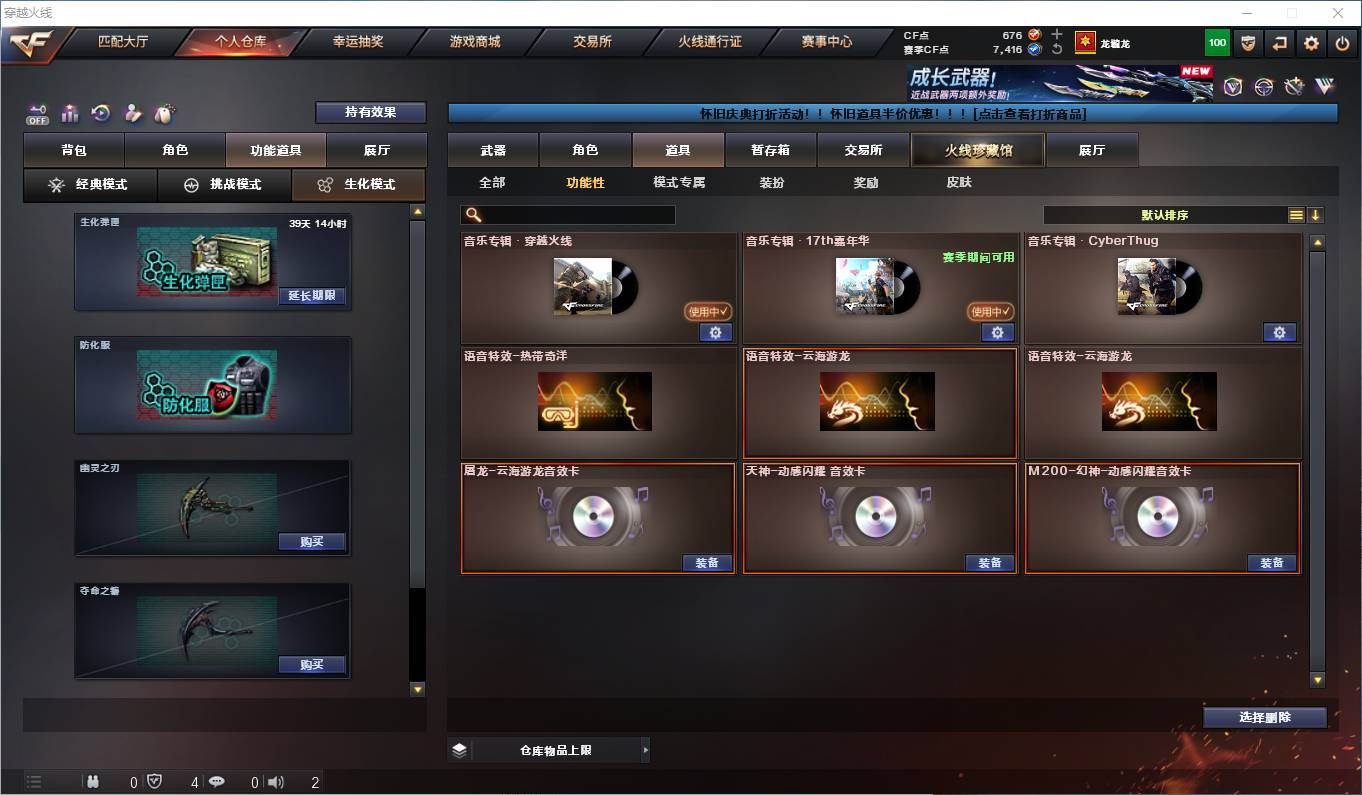Click the gear icon on CyberThug music album card
The image size is (1362, 795).
click(1281, 332)
